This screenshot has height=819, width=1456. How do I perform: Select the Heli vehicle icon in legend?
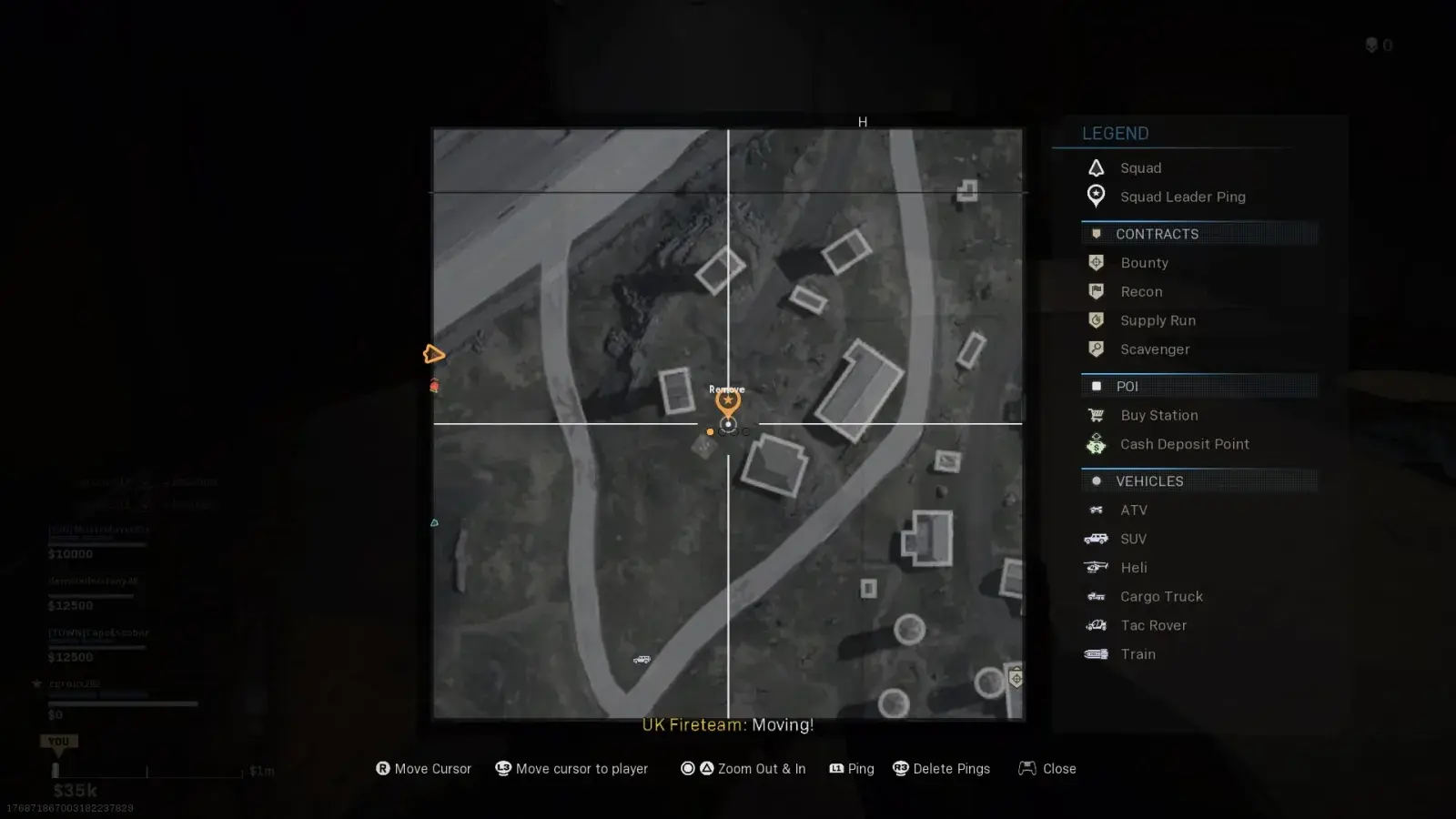pyautogui.click(x=1097, y=567)
